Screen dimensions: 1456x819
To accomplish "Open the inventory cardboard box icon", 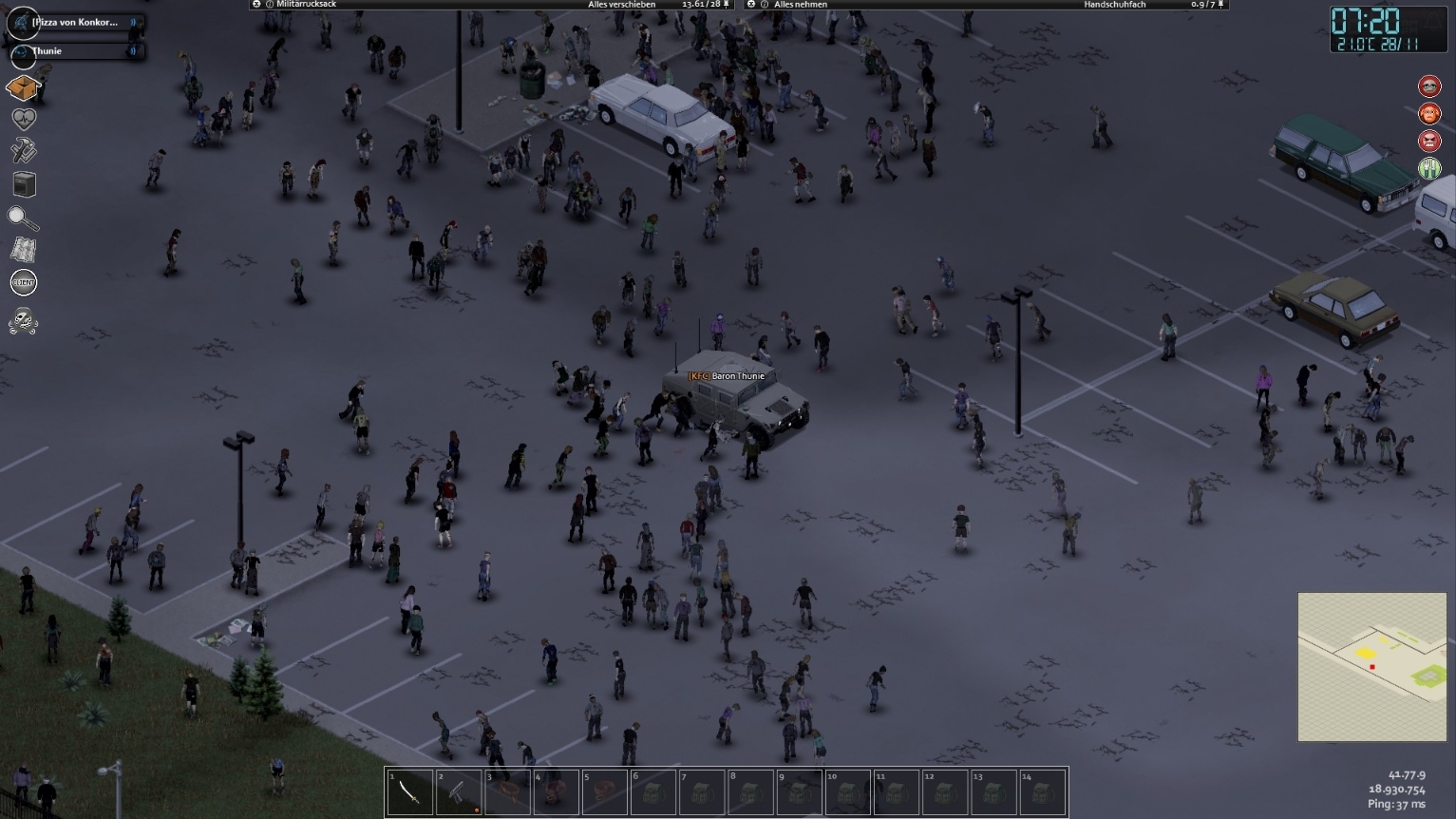I will (x=23, y=87).
